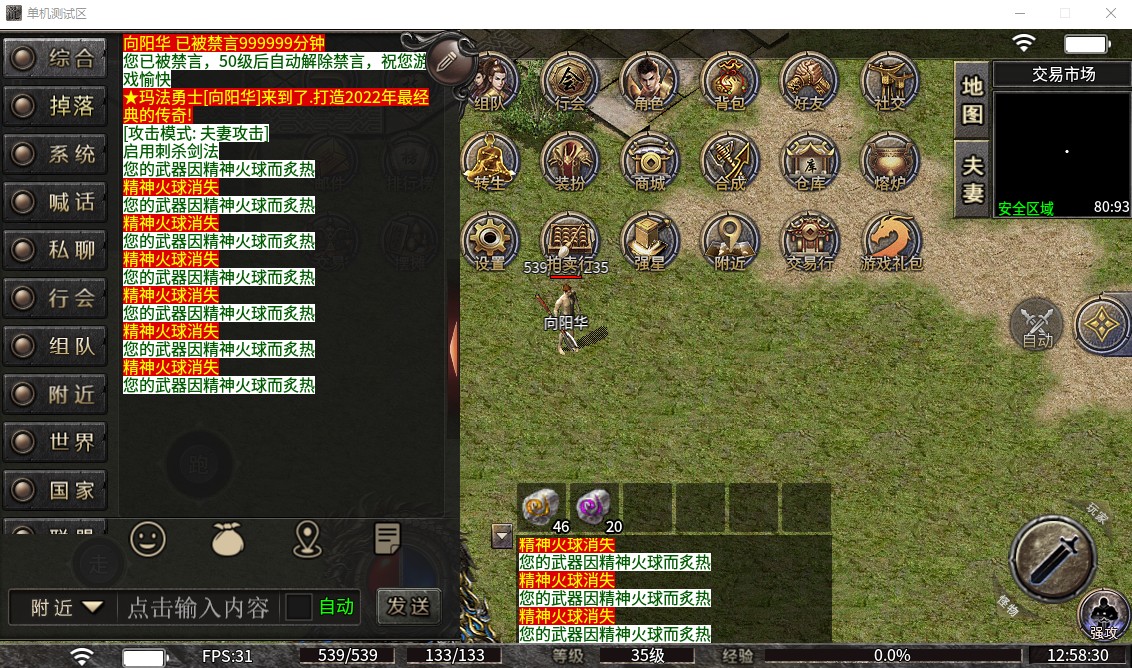The width and height of the screenshot is (1132, 668).
Task: Toggle 自动 auto-combat crossed swords
Action: [1037, 324]
